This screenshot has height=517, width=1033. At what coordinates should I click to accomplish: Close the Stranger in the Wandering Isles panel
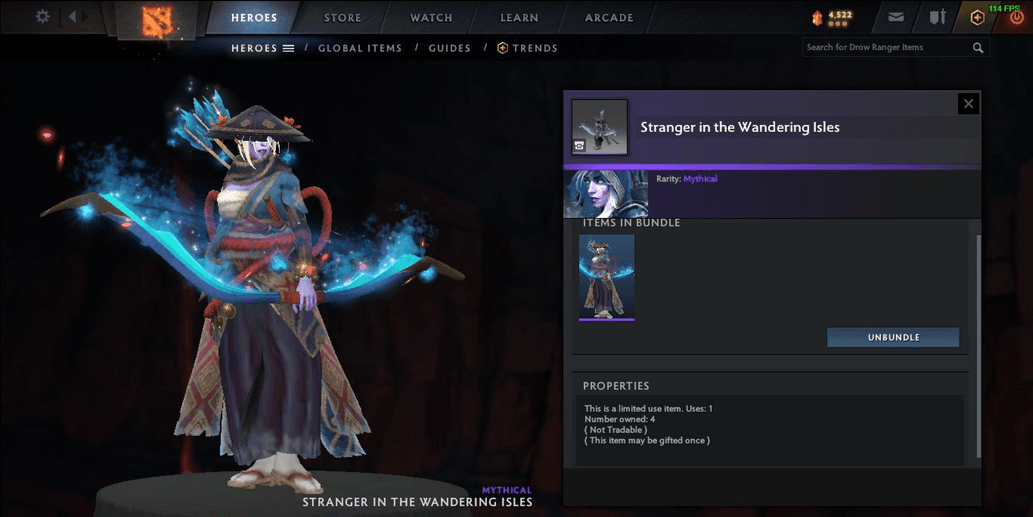click(967, 103)
